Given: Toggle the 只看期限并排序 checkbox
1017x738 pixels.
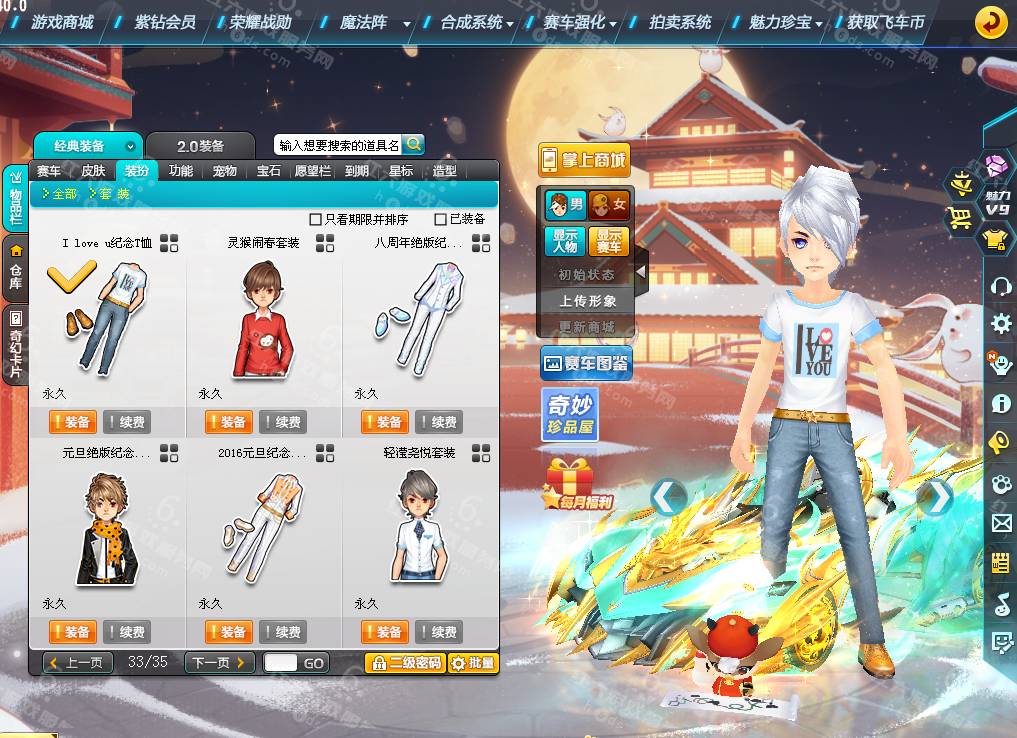Looking at the screenshot, I should (x=316, y=219).
